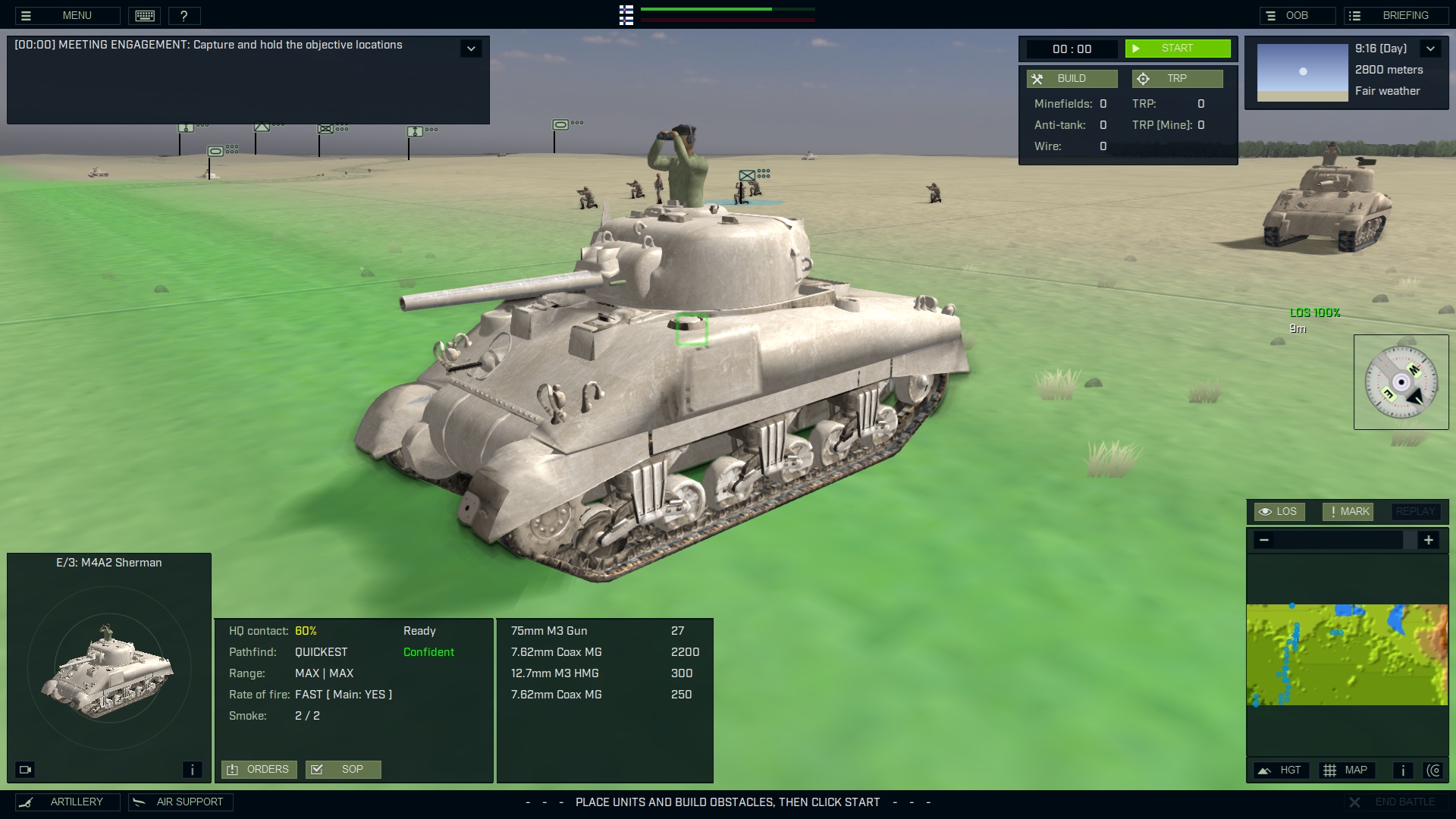Click the camera icon in the unit portrait panel
This screenshot has width=1456, height=819.
click(x=26, y=769)
